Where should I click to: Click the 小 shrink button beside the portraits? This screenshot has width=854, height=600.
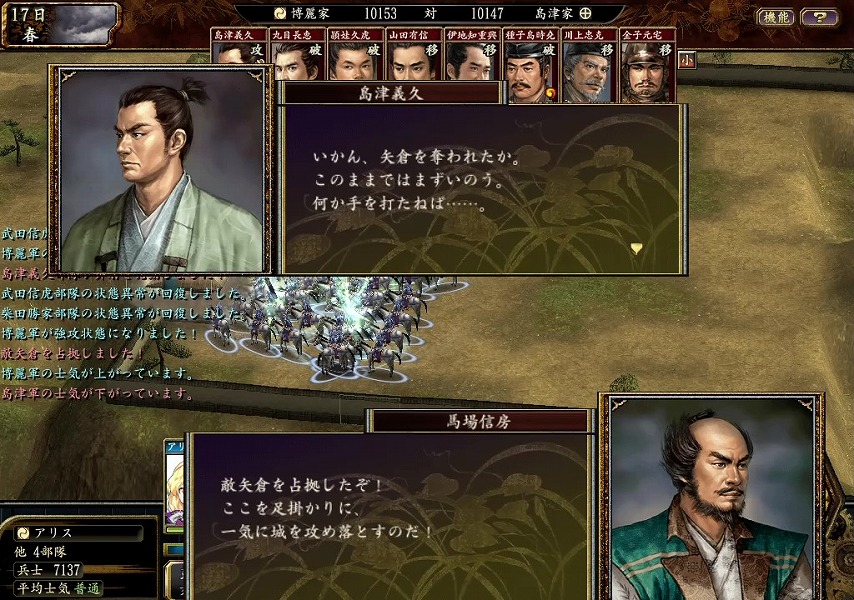tap(686, 60)
